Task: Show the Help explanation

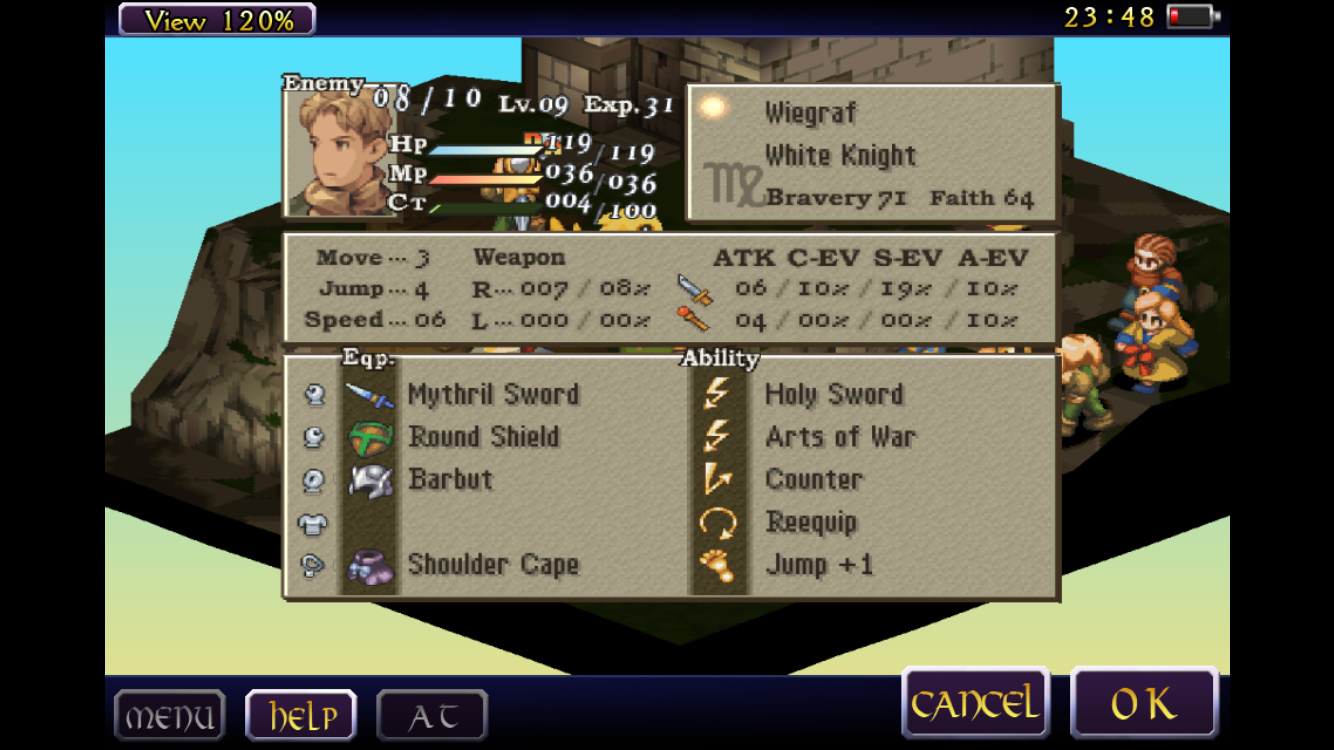Action: (301, 716)
